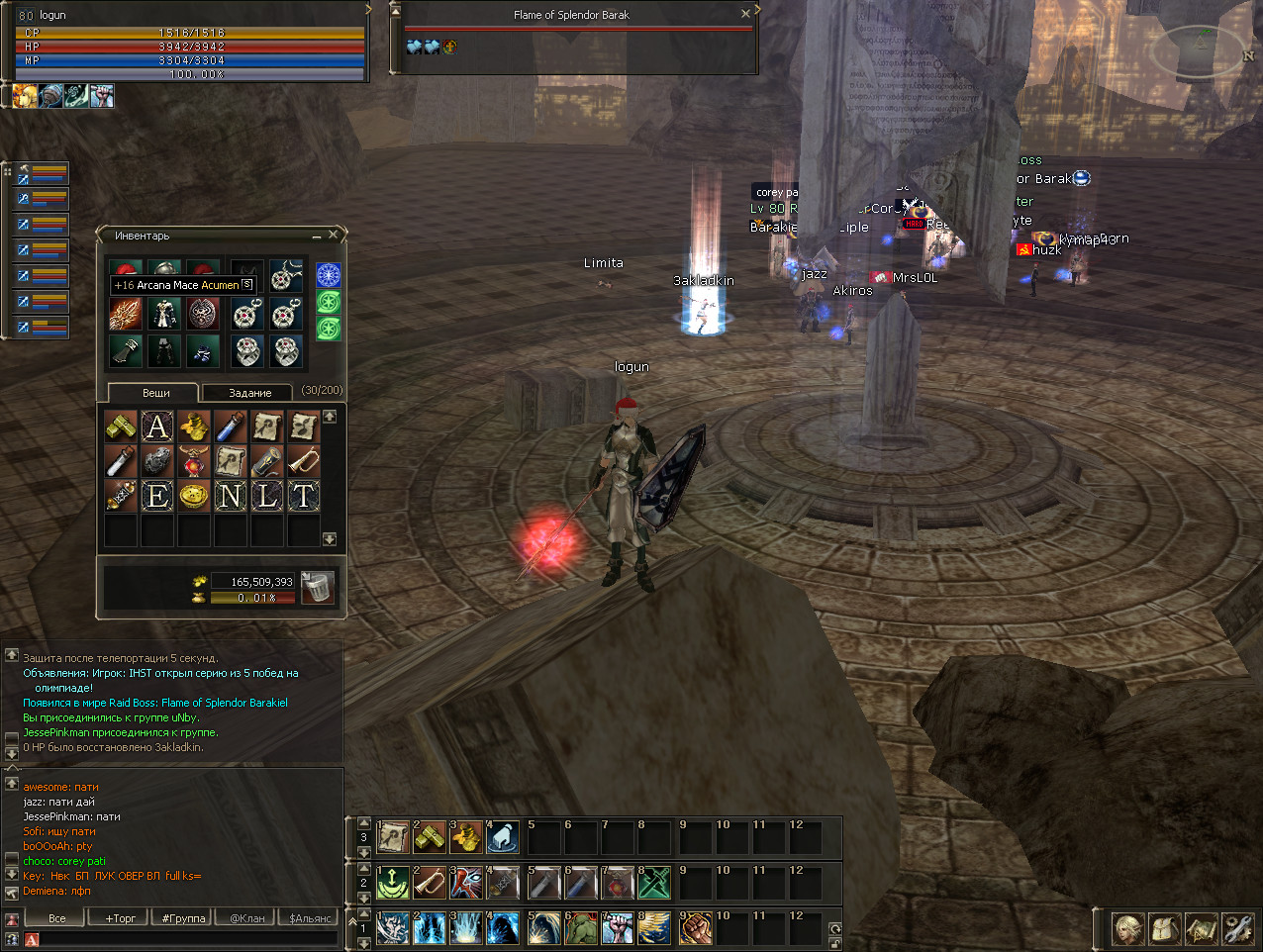Screen dimensions: 1263x952
Task: Open the +Торг trade chat tab
Action: point(121,918)
